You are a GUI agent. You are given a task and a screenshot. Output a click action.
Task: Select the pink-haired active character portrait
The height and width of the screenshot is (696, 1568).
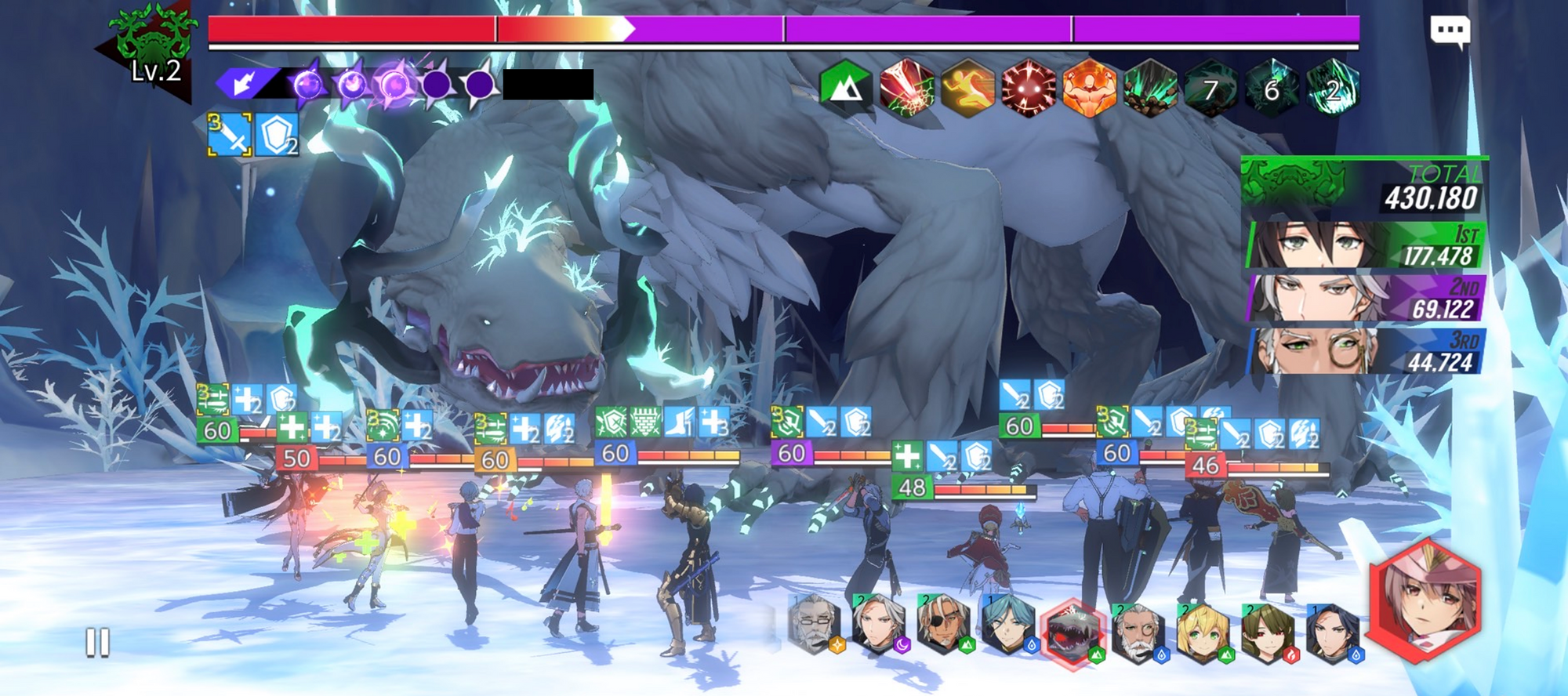[1425, 599]
